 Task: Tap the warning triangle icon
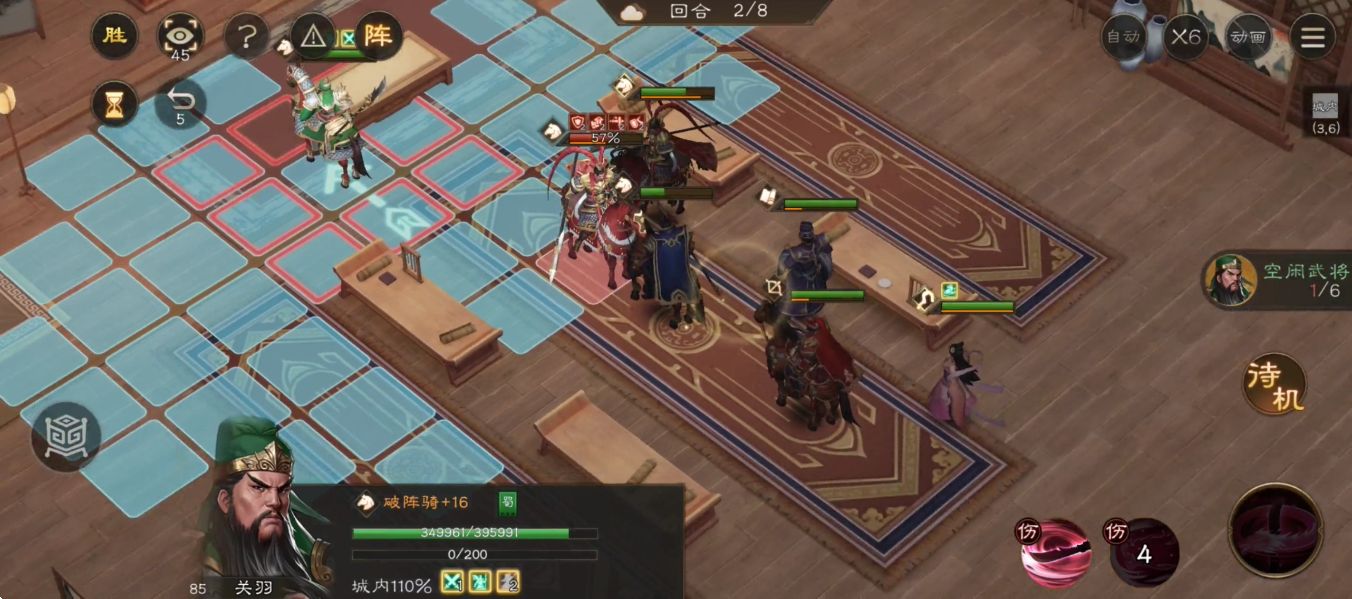click(x=313, y=38)
